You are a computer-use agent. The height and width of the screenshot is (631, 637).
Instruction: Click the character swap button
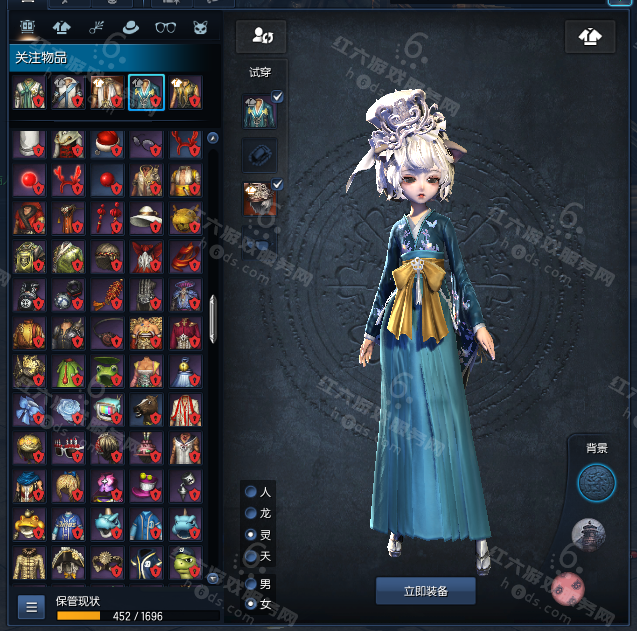262,37
